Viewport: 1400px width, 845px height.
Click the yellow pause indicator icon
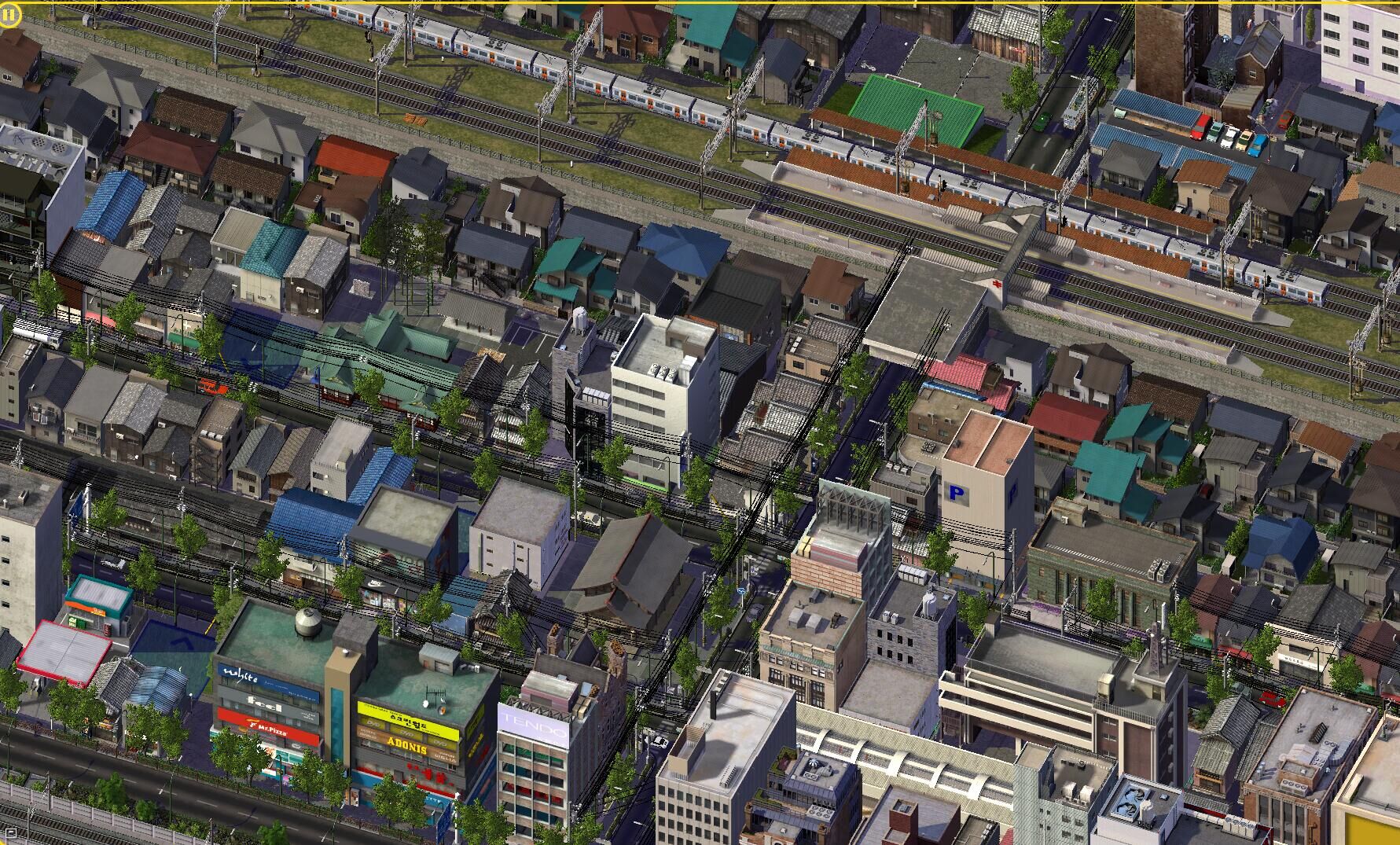pos(9,15)
